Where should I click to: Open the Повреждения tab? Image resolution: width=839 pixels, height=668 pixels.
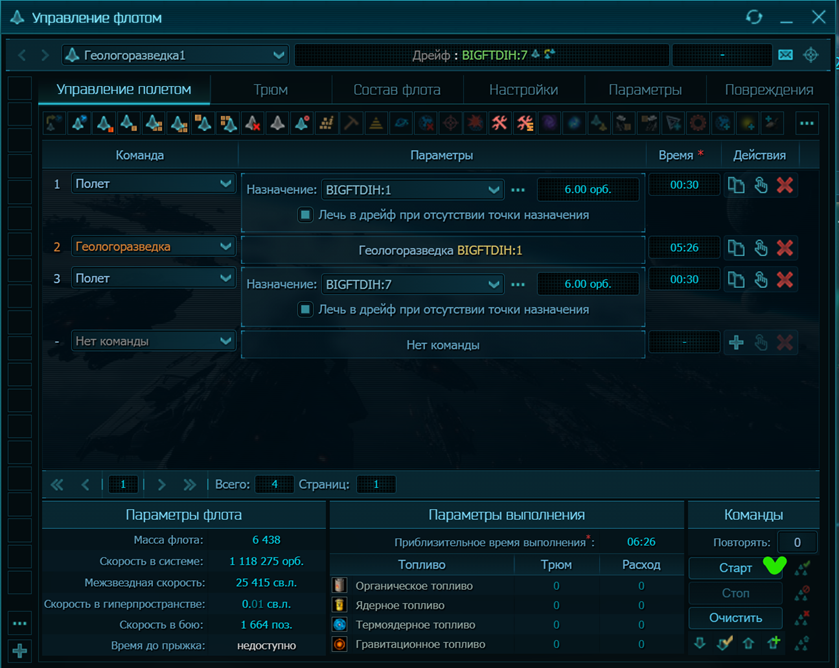[x=768, y=90]
